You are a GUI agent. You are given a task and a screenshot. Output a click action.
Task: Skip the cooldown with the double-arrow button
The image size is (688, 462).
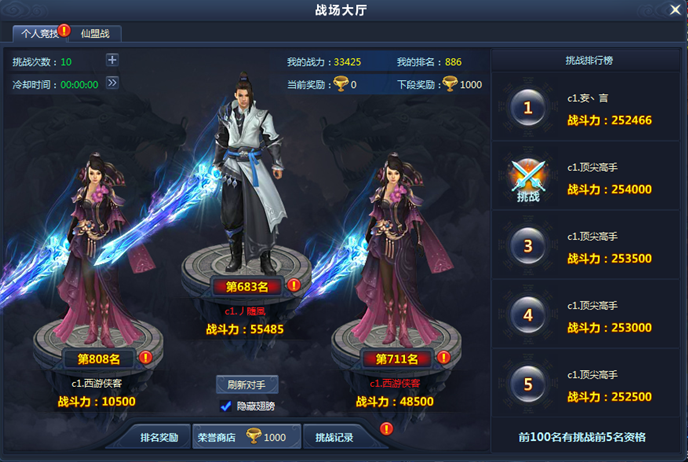[112, 83]
